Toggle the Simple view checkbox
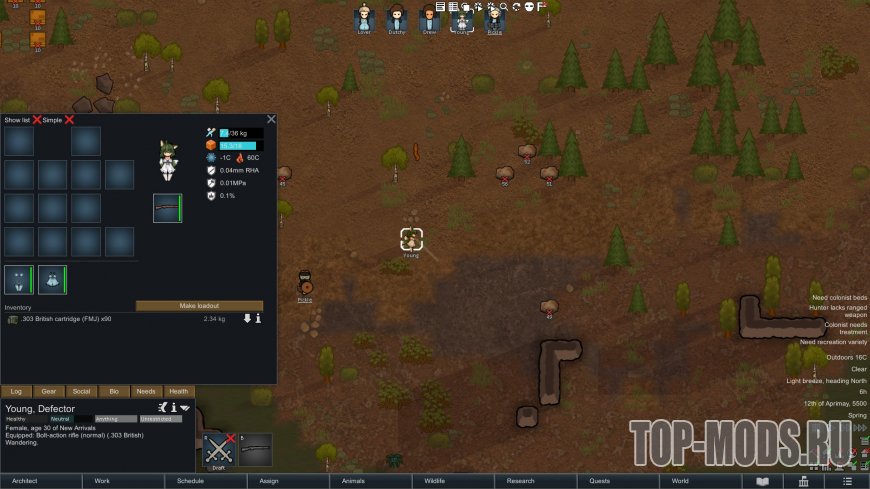Screen dimensions: 870x489 70,120
